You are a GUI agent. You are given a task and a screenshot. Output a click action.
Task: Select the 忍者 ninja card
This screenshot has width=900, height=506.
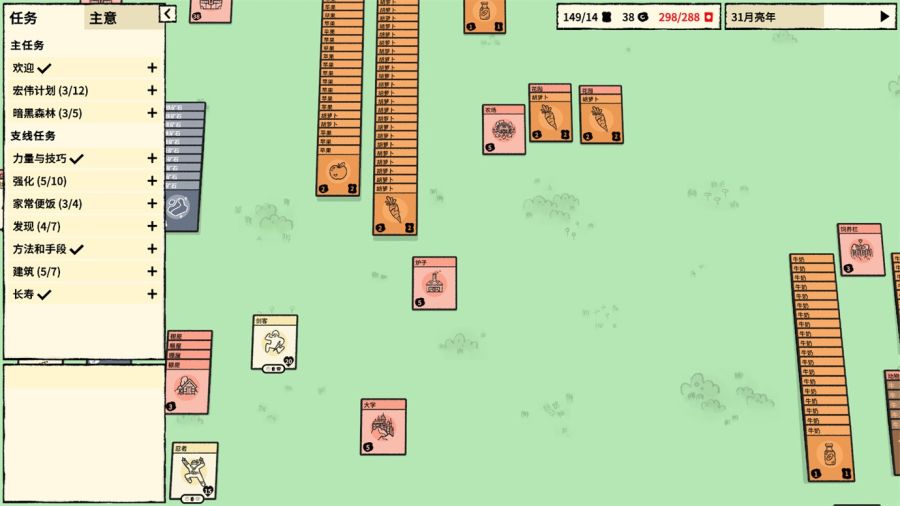click(x=194, y=471)
